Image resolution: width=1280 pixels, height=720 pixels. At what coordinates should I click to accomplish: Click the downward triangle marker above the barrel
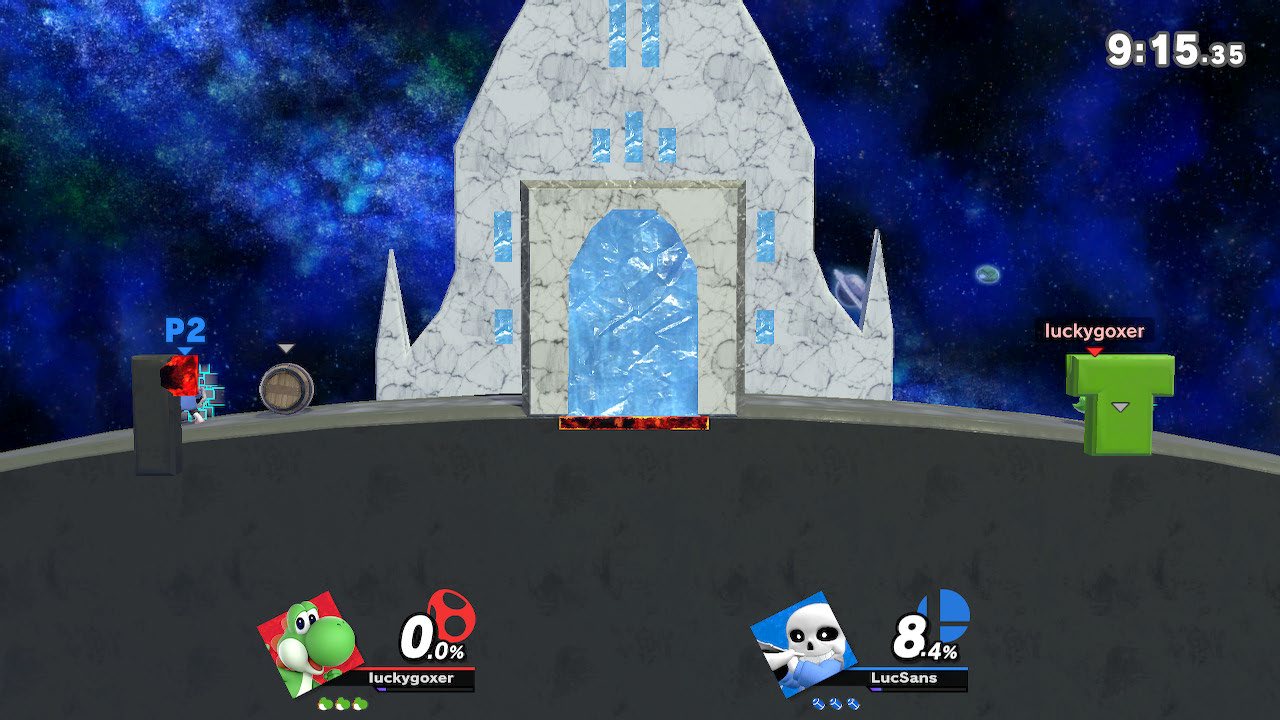coord(286,348)
